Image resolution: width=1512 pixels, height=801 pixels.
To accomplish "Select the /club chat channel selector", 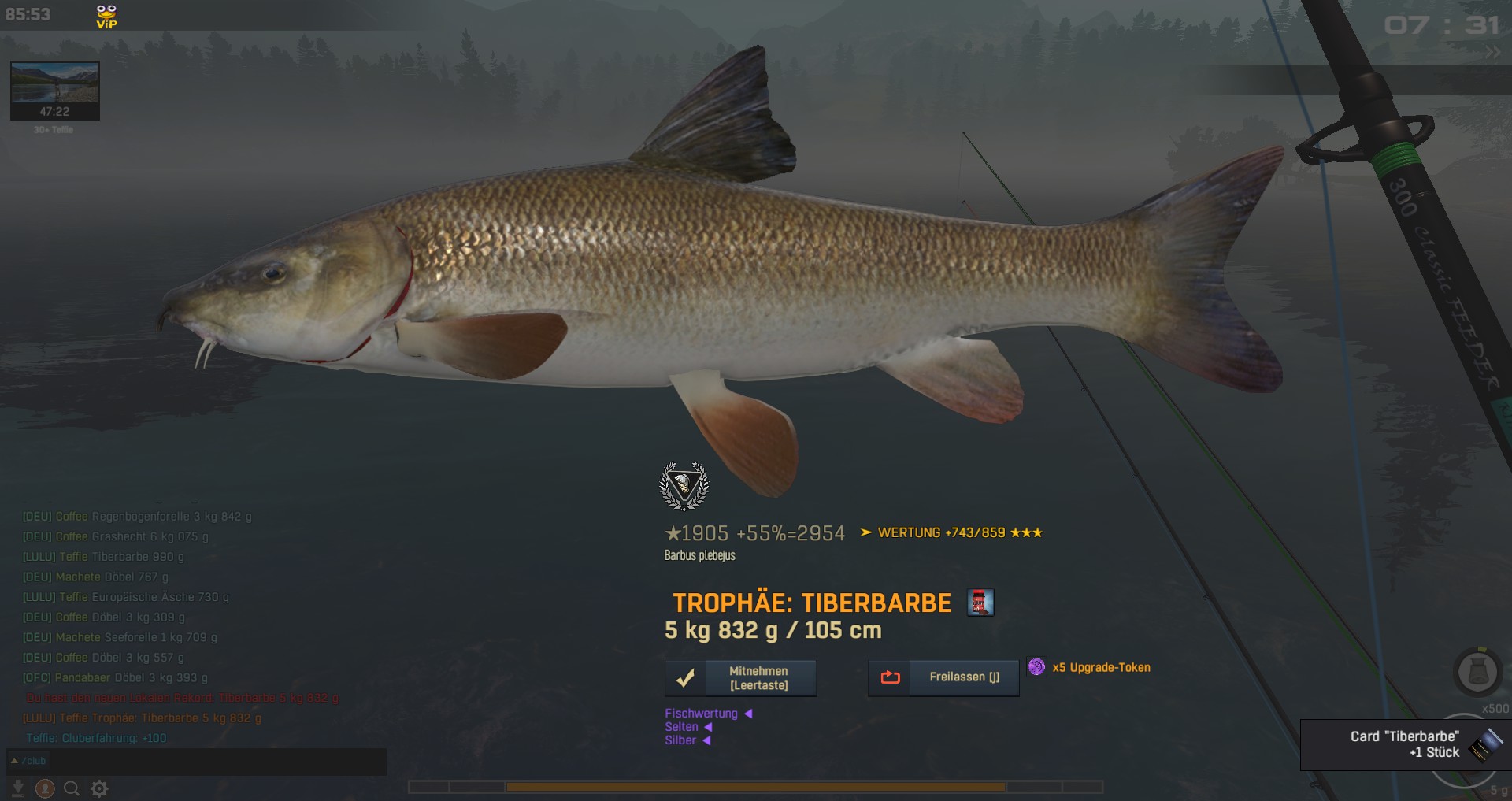I will (x=28, y=761).
